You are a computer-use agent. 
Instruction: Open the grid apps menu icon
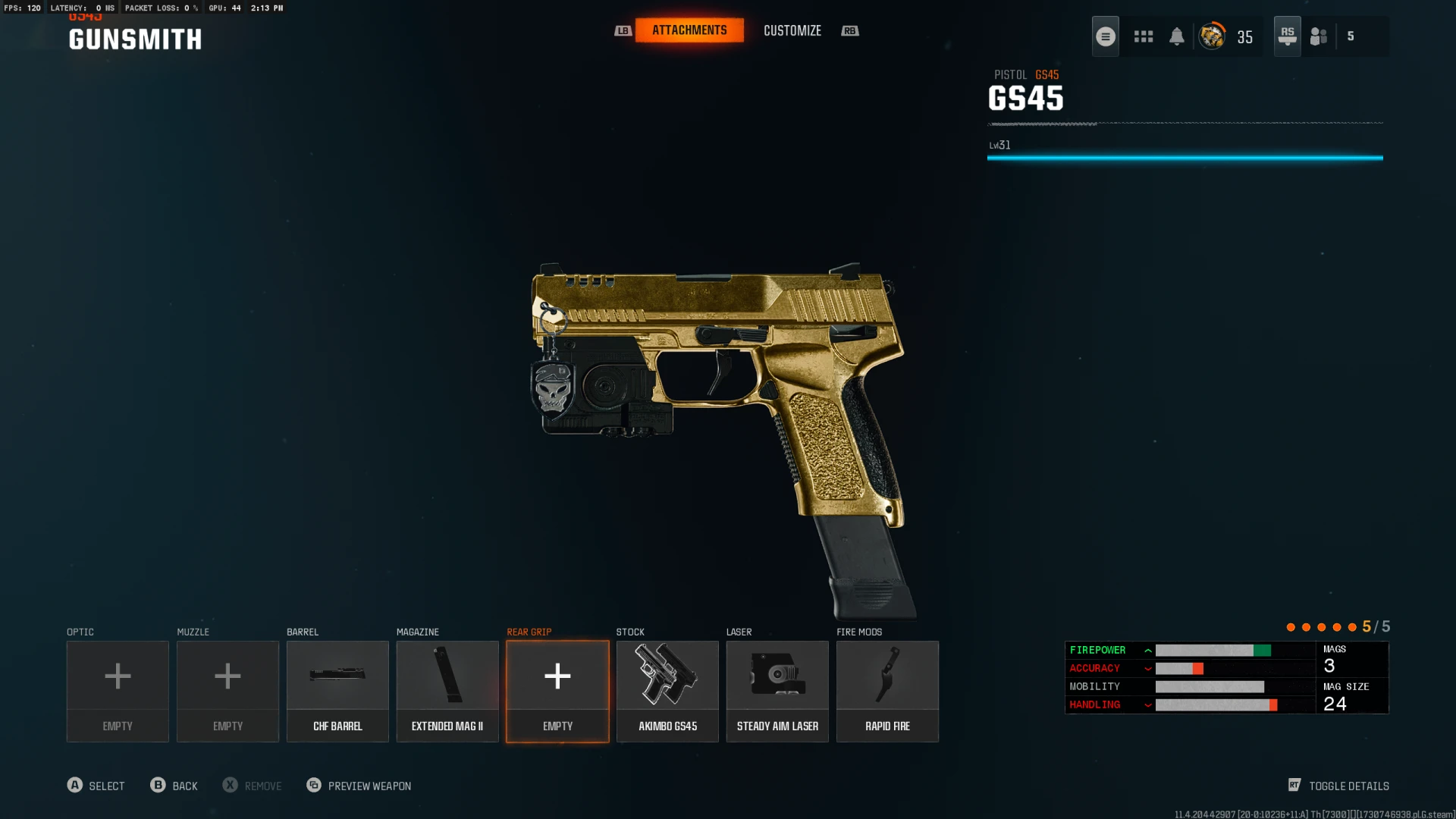(x=1143, y=36)
